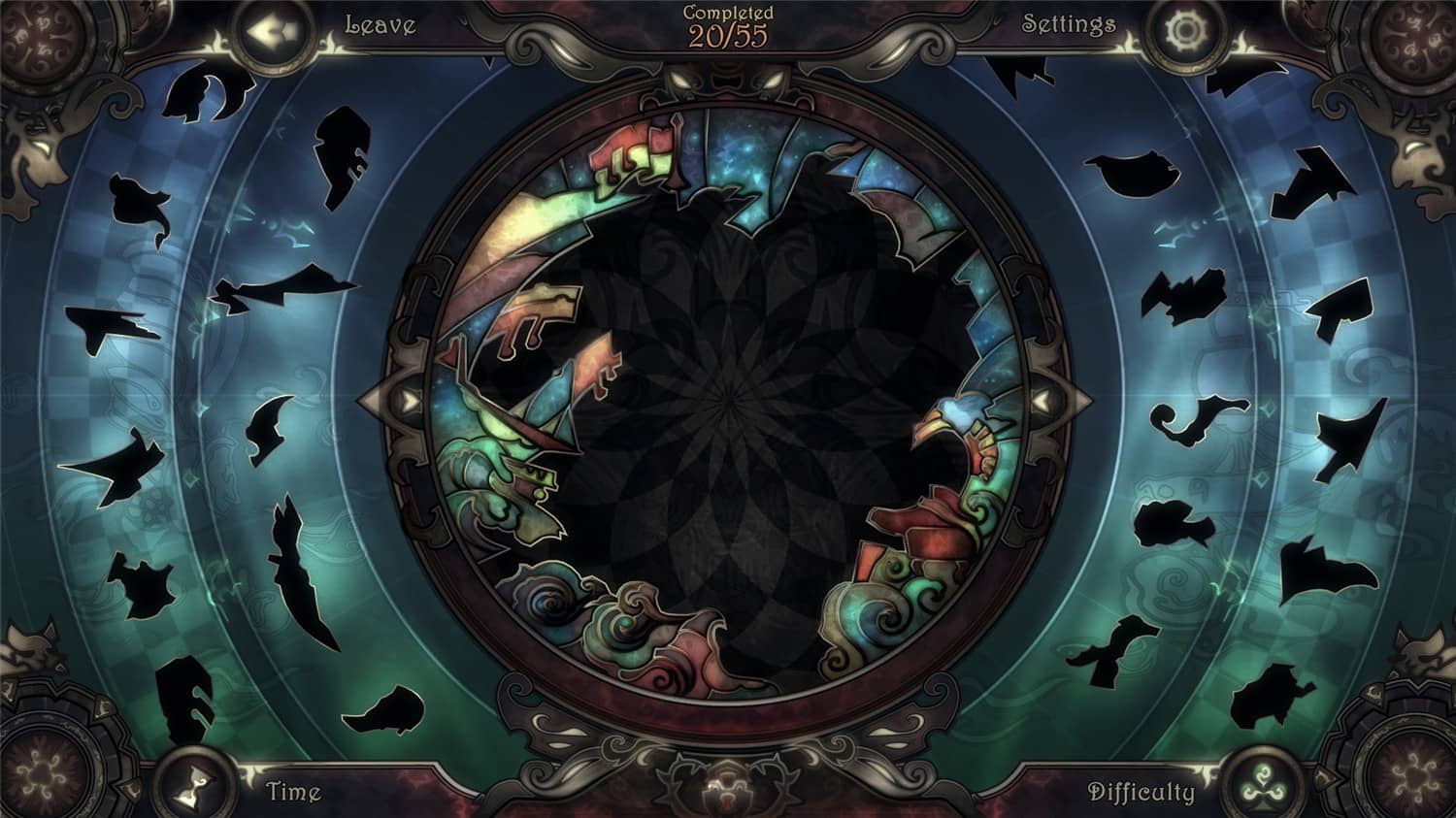This screenshot has width=1456, height=818.
Task: Open Settings using the gear icon
Action: click(x=1186, y=30)
